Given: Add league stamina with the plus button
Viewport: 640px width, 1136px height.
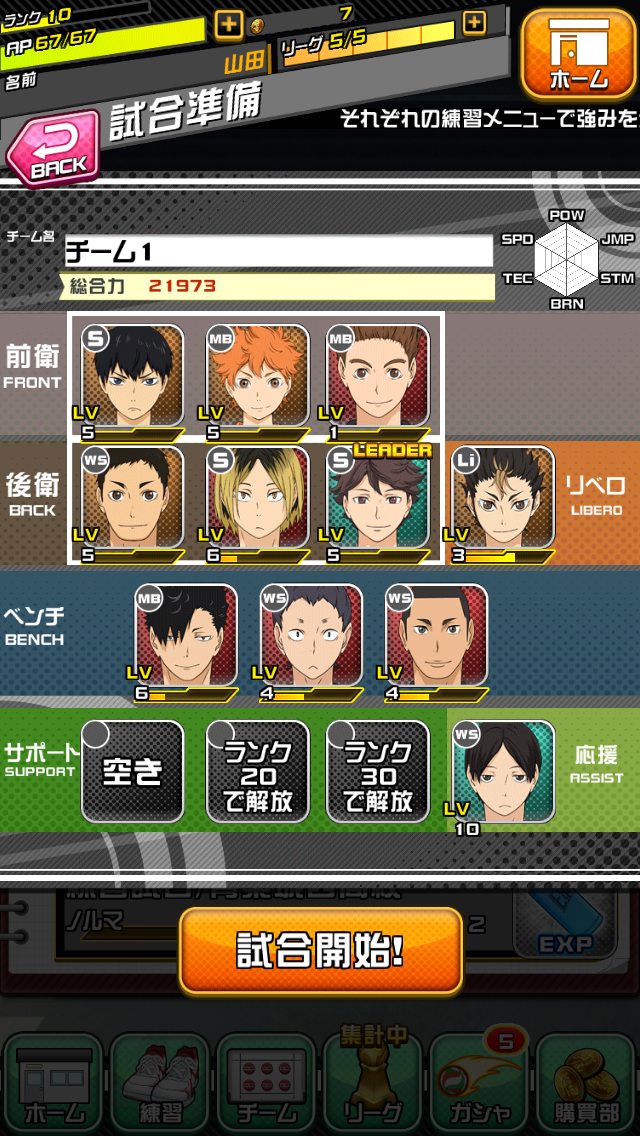Looking at the screenshot, I should [474, 22].
